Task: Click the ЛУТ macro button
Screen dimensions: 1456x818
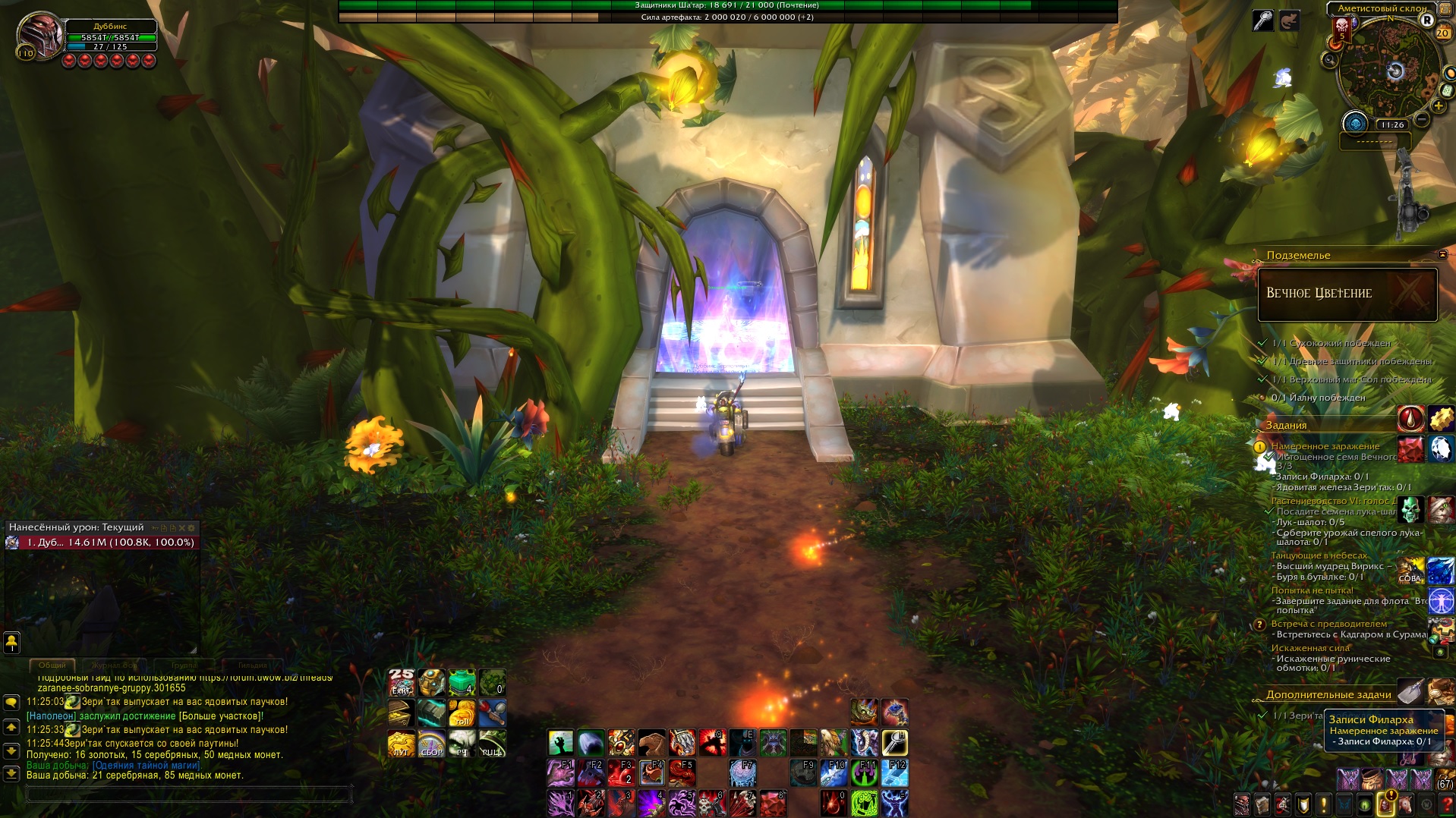Action: (401, 744)
